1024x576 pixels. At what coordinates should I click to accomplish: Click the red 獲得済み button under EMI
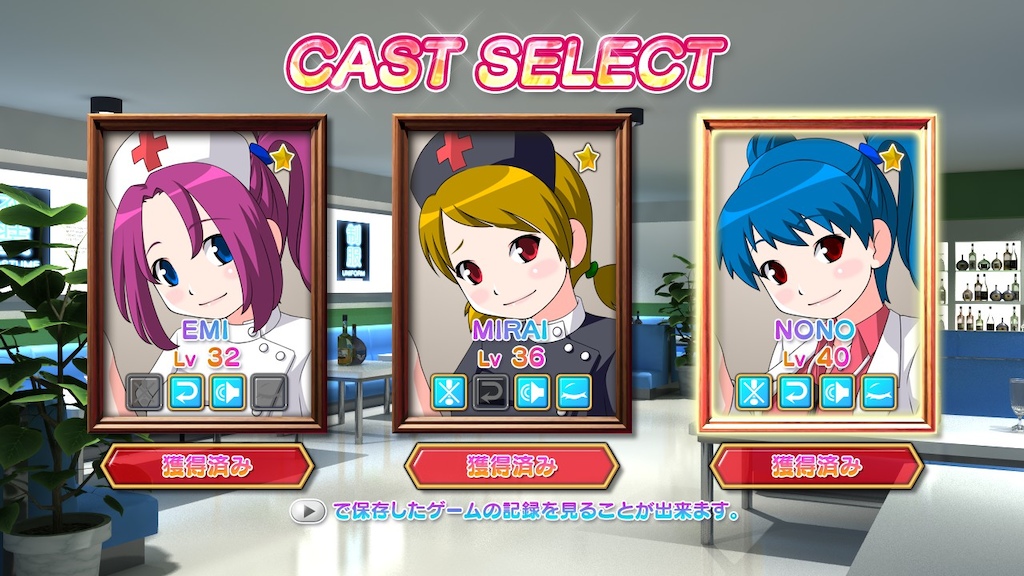point(207,466)
